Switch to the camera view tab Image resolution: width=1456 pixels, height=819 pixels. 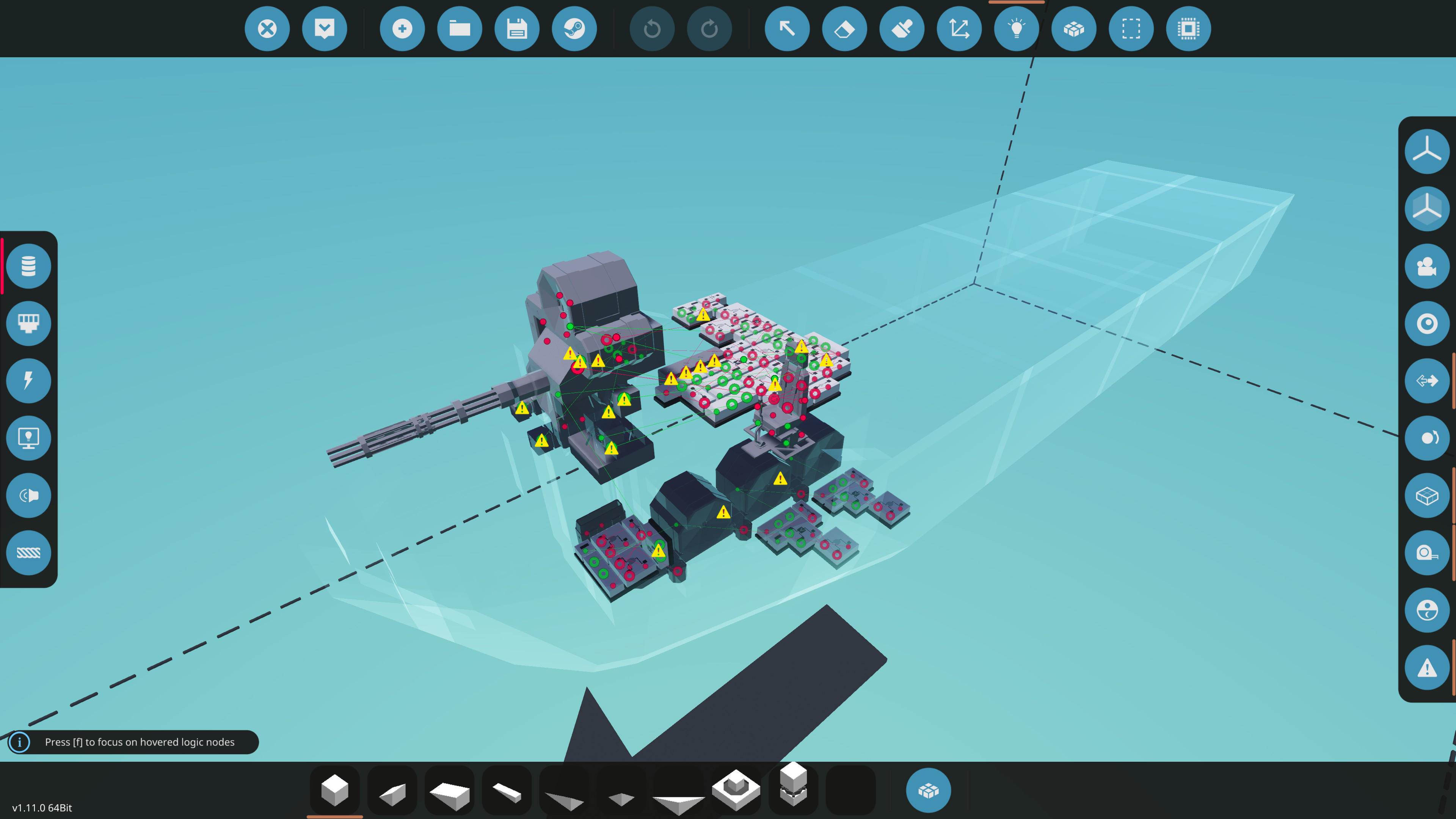[1427, 266]
